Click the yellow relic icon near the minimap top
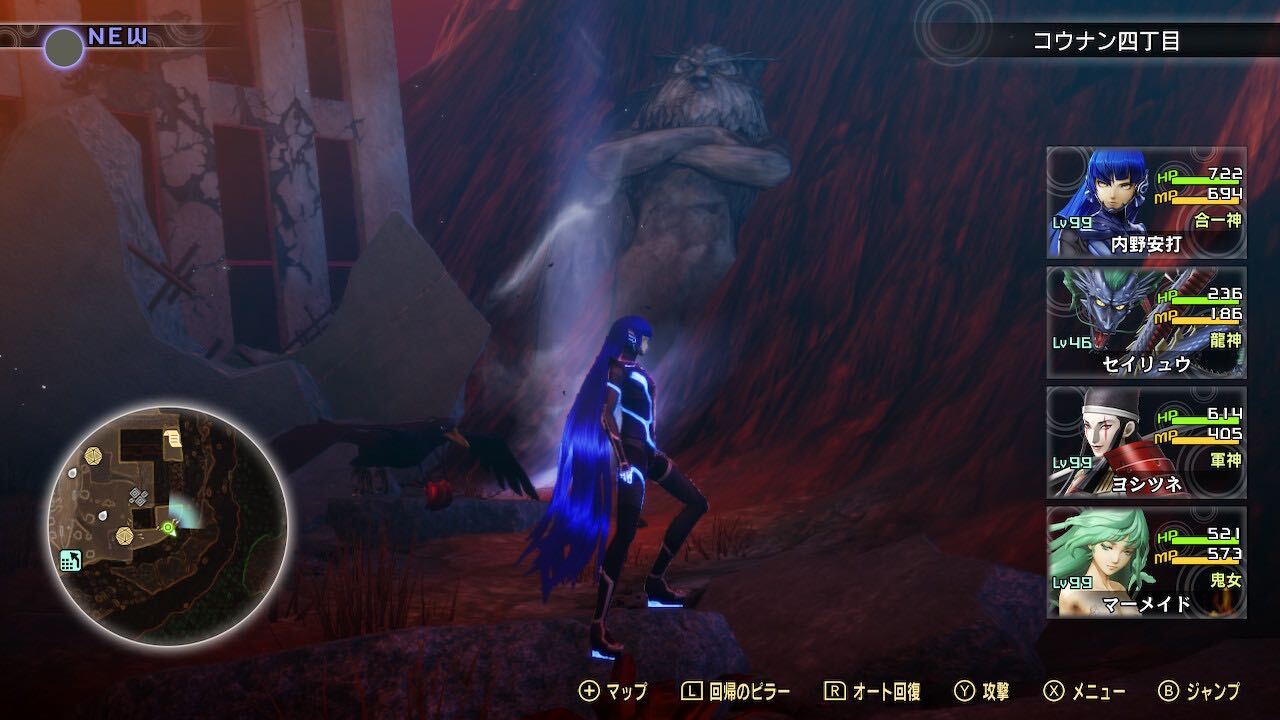 pos(93,455)
